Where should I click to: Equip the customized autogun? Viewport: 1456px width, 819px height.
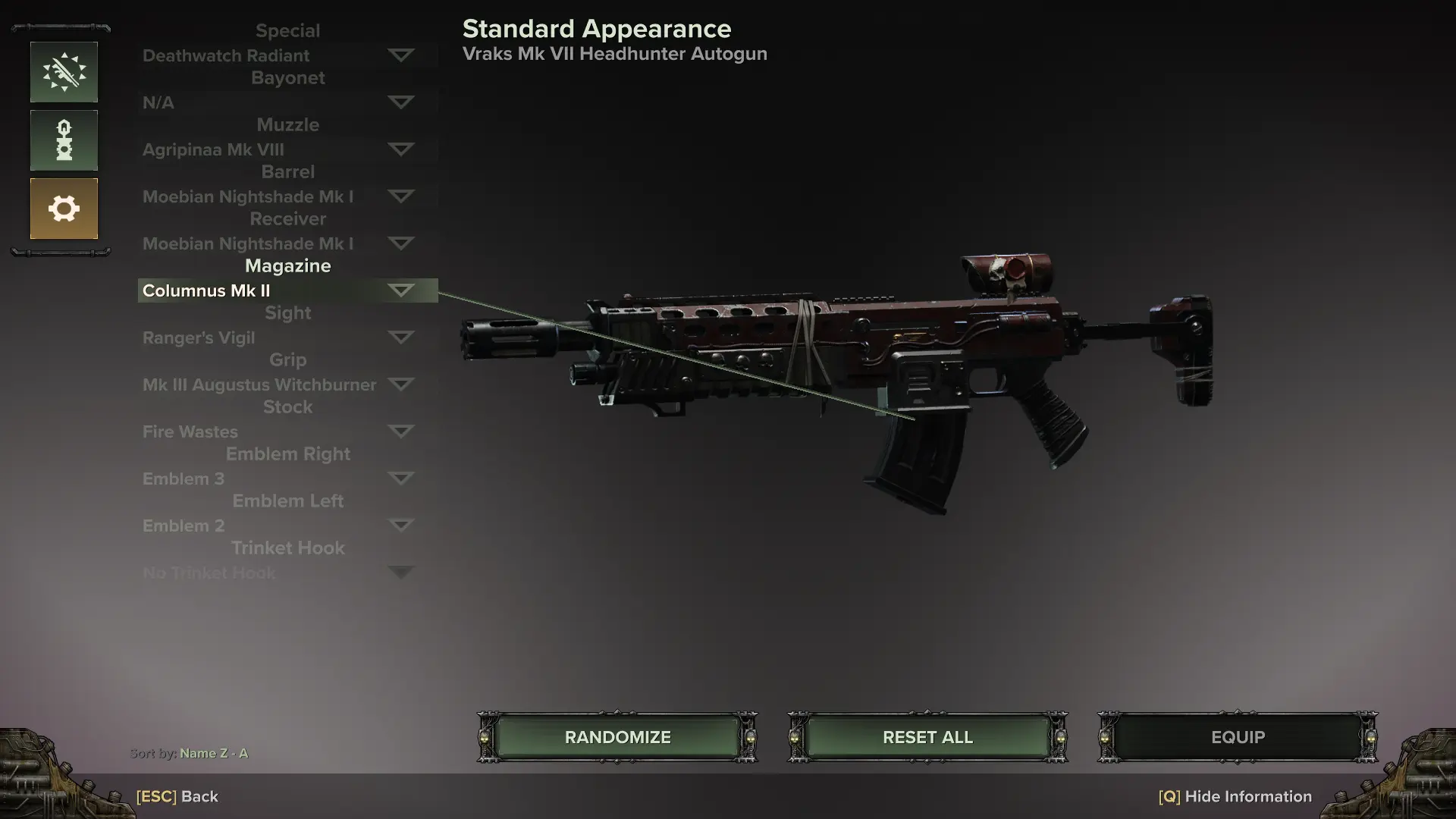pyautogui.click(x=1238, y=737)
